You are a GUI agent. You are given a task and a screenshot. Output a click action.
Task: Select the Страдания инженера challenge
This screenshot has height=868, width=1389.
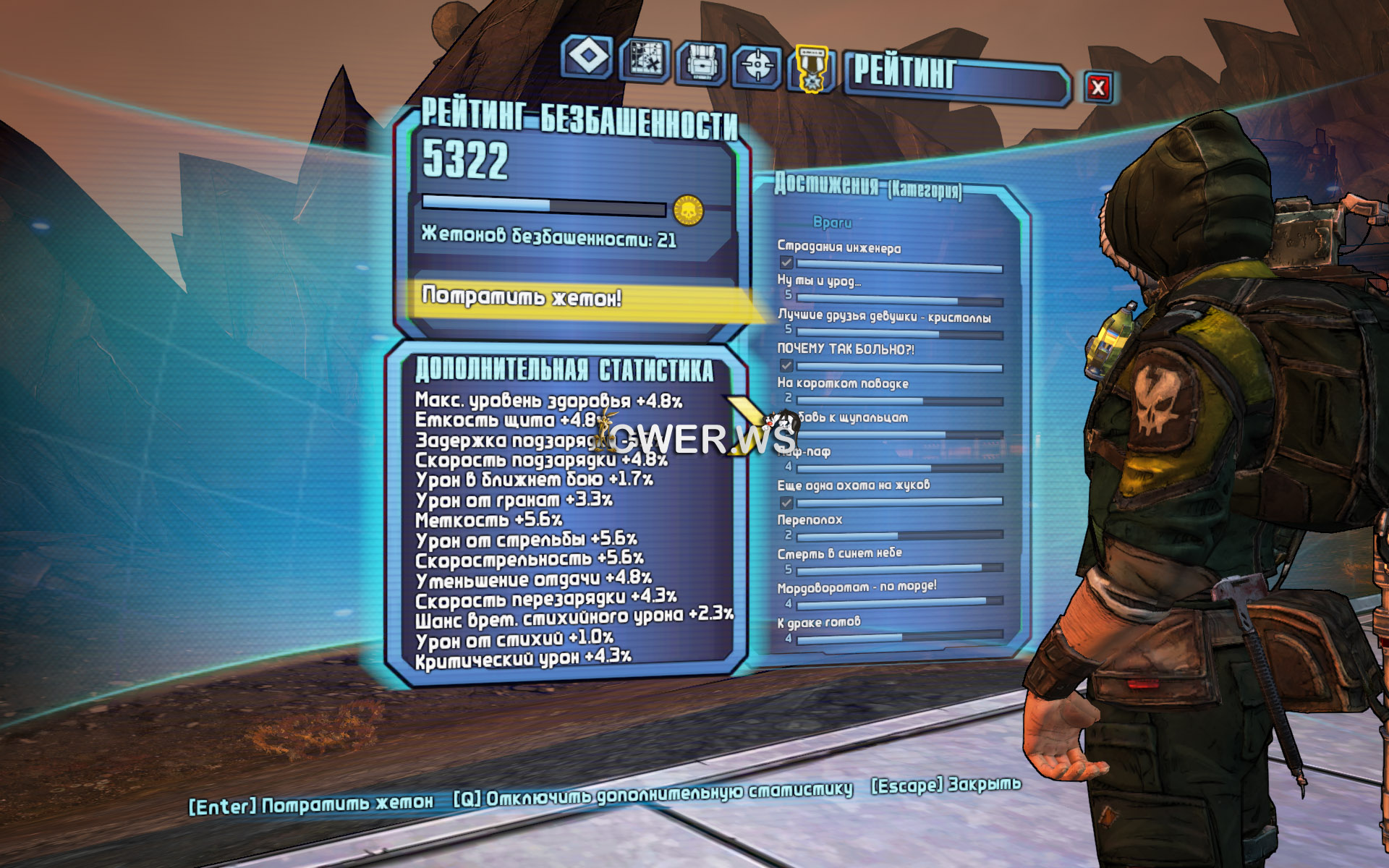(839, 248)
